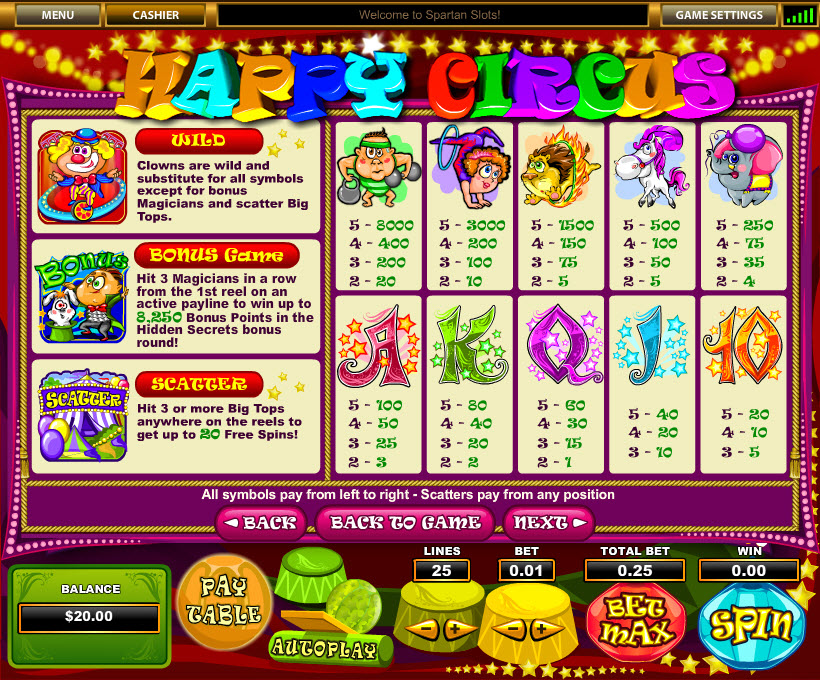Spin the reels

[x=751, y=624]
